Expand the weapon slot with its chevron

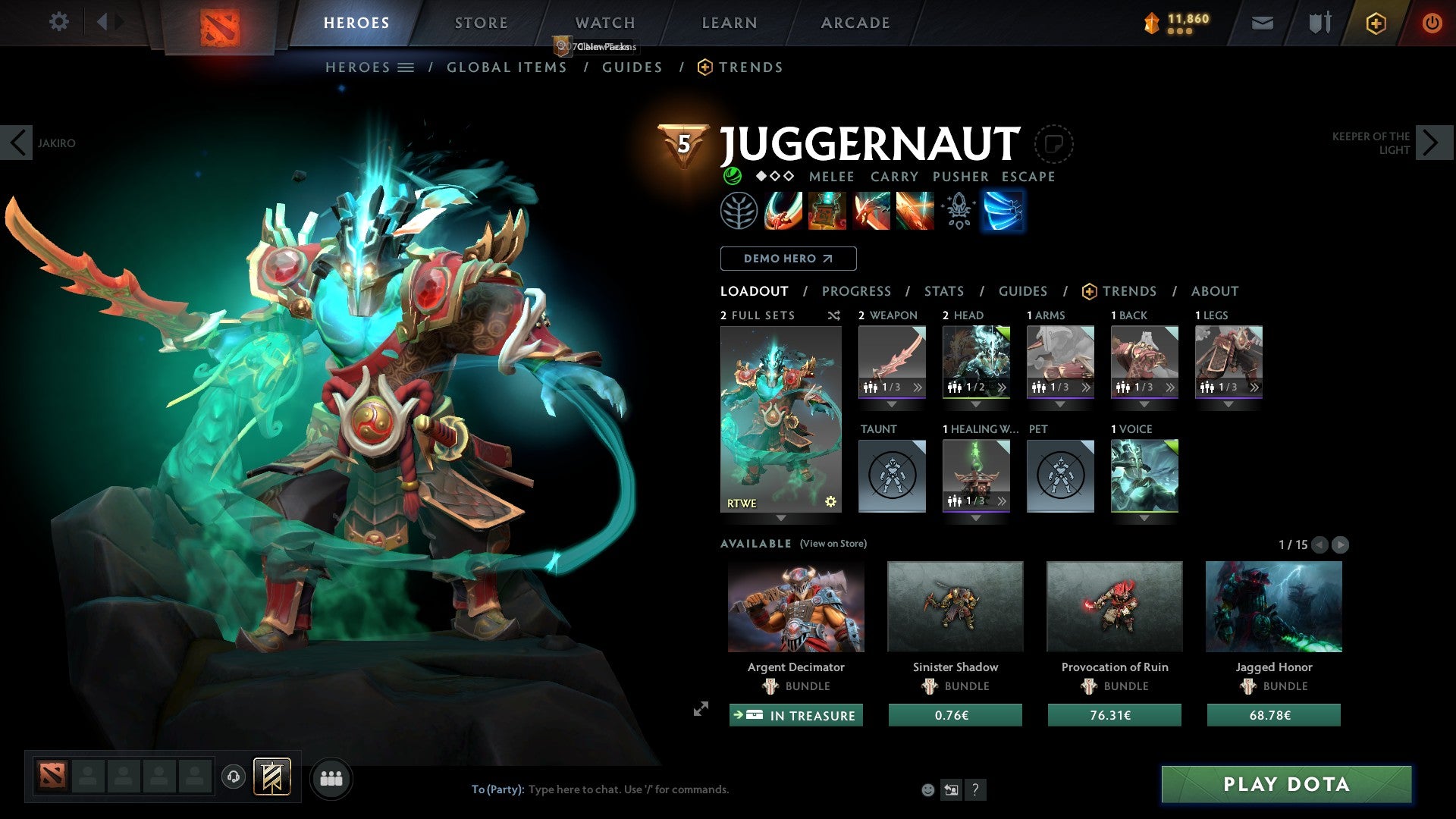tap(918, 387)
